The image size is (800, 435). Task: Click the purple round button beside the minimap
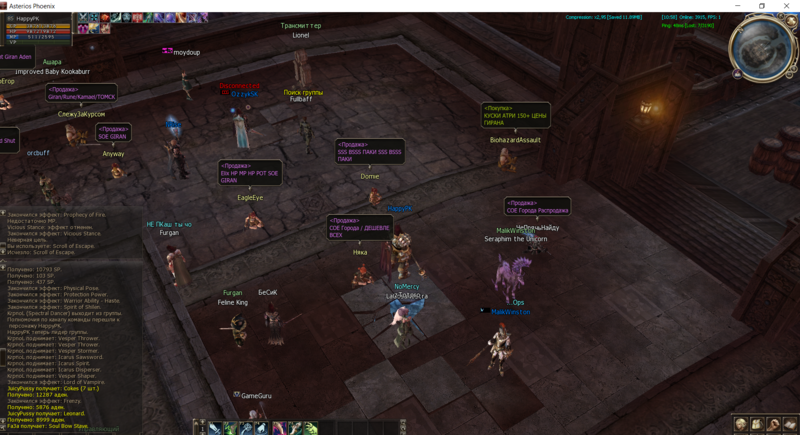737,74
